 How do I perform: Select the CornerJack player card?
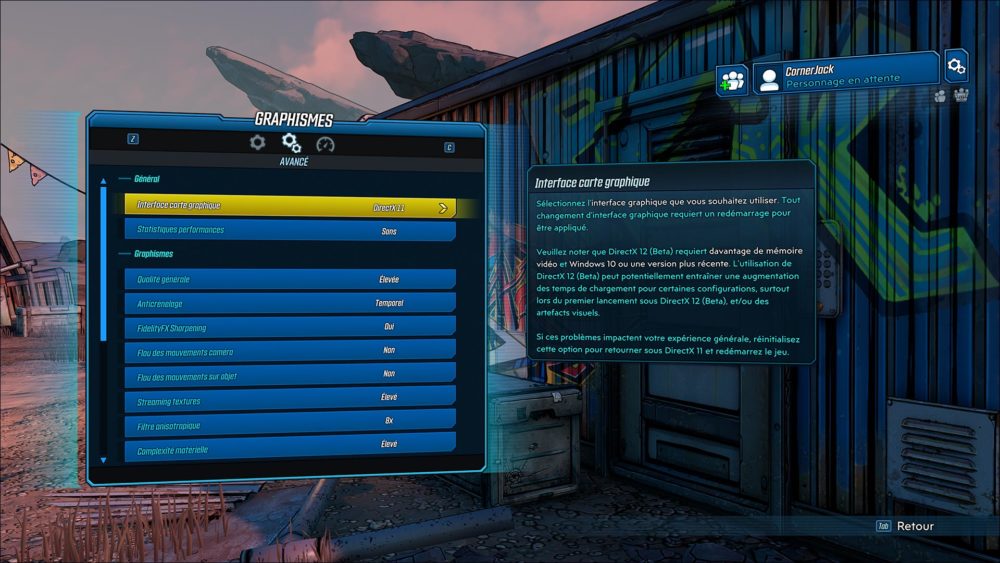845,75
